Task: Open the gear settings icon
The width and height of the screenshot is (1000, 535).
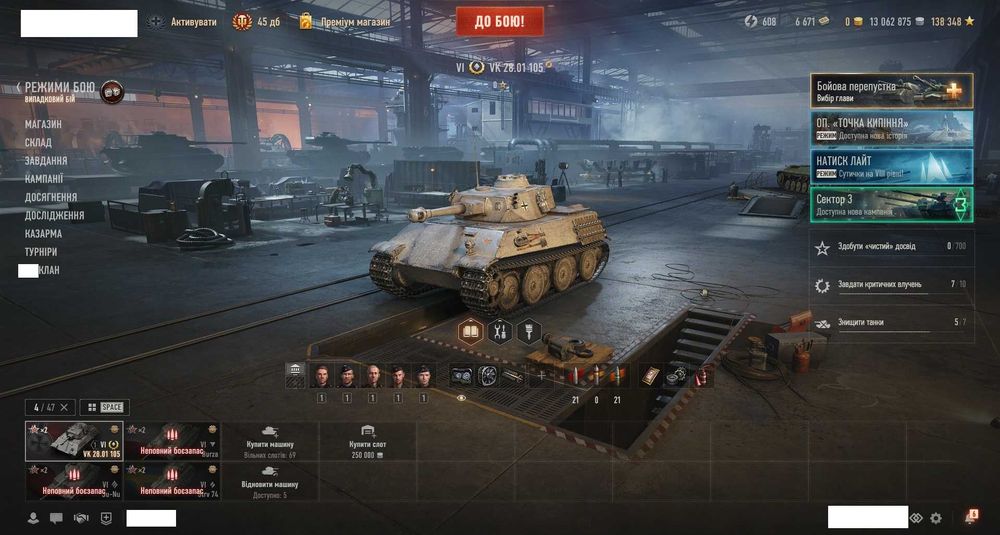Action: click(x=936, y=518)
